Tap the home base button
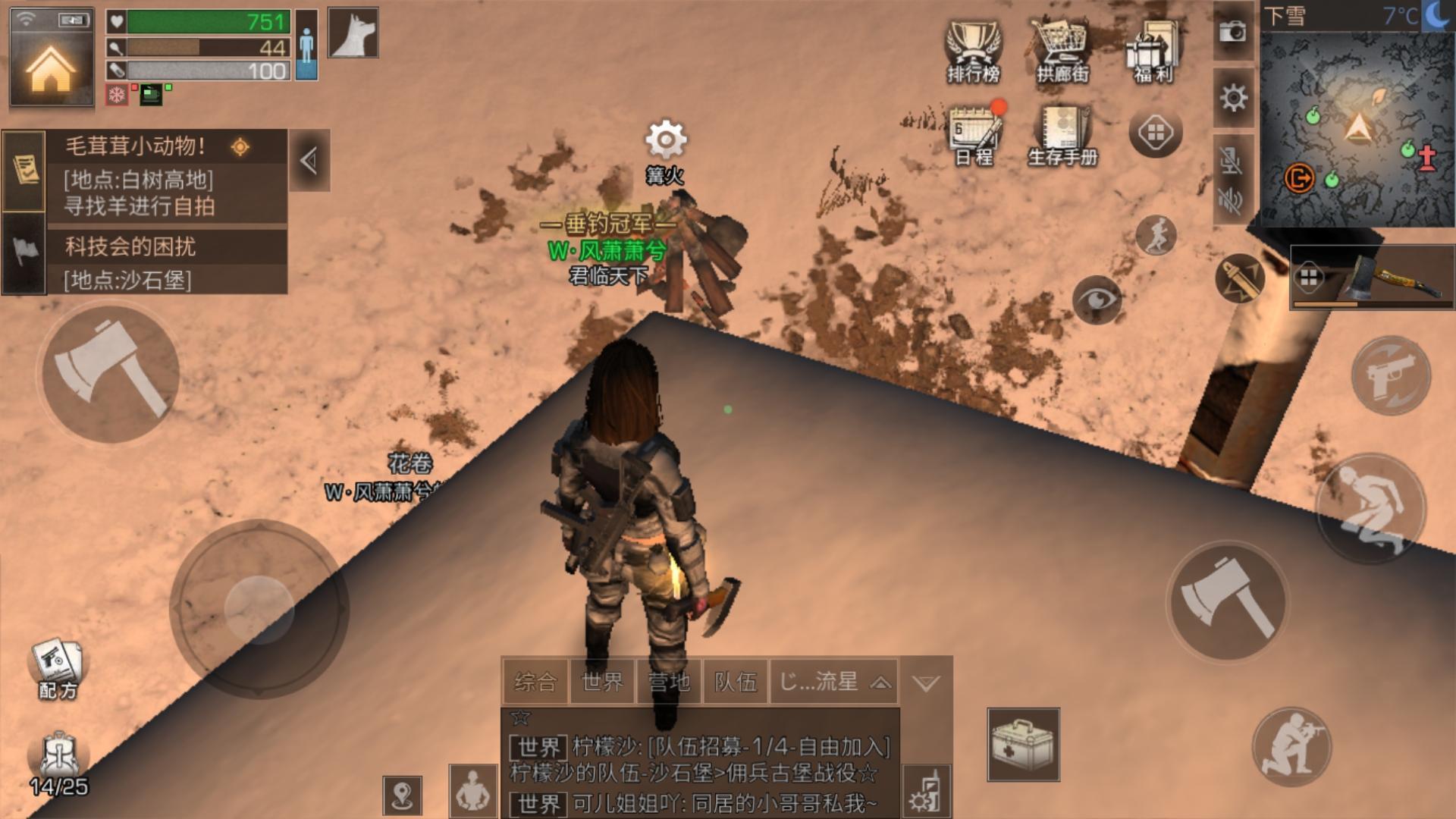Viewport: 1456px width, 819px height. [51, 67]
